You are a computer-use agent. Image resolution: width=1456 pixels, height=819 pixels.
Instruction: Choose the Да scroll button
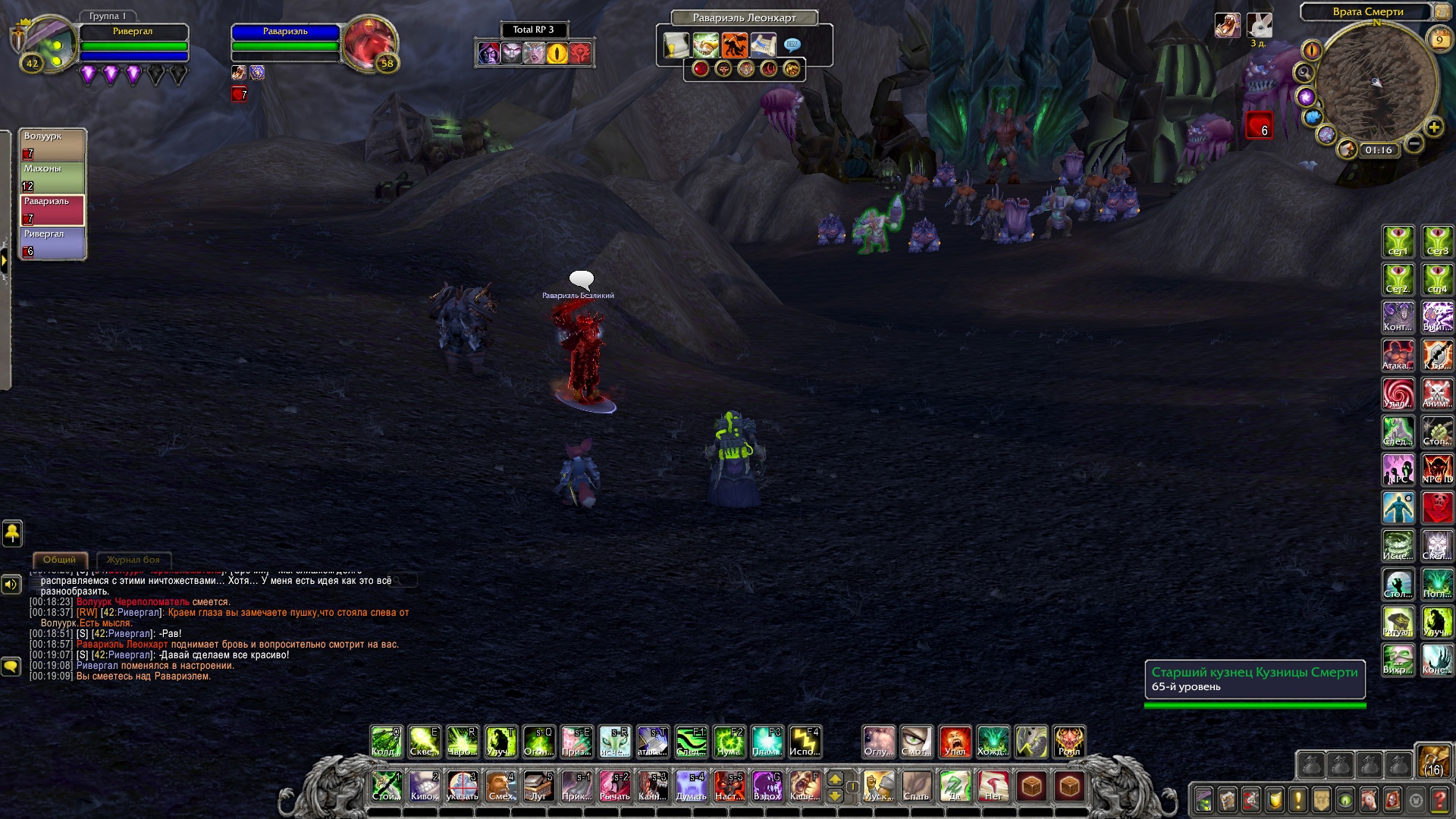click(955, 786)
